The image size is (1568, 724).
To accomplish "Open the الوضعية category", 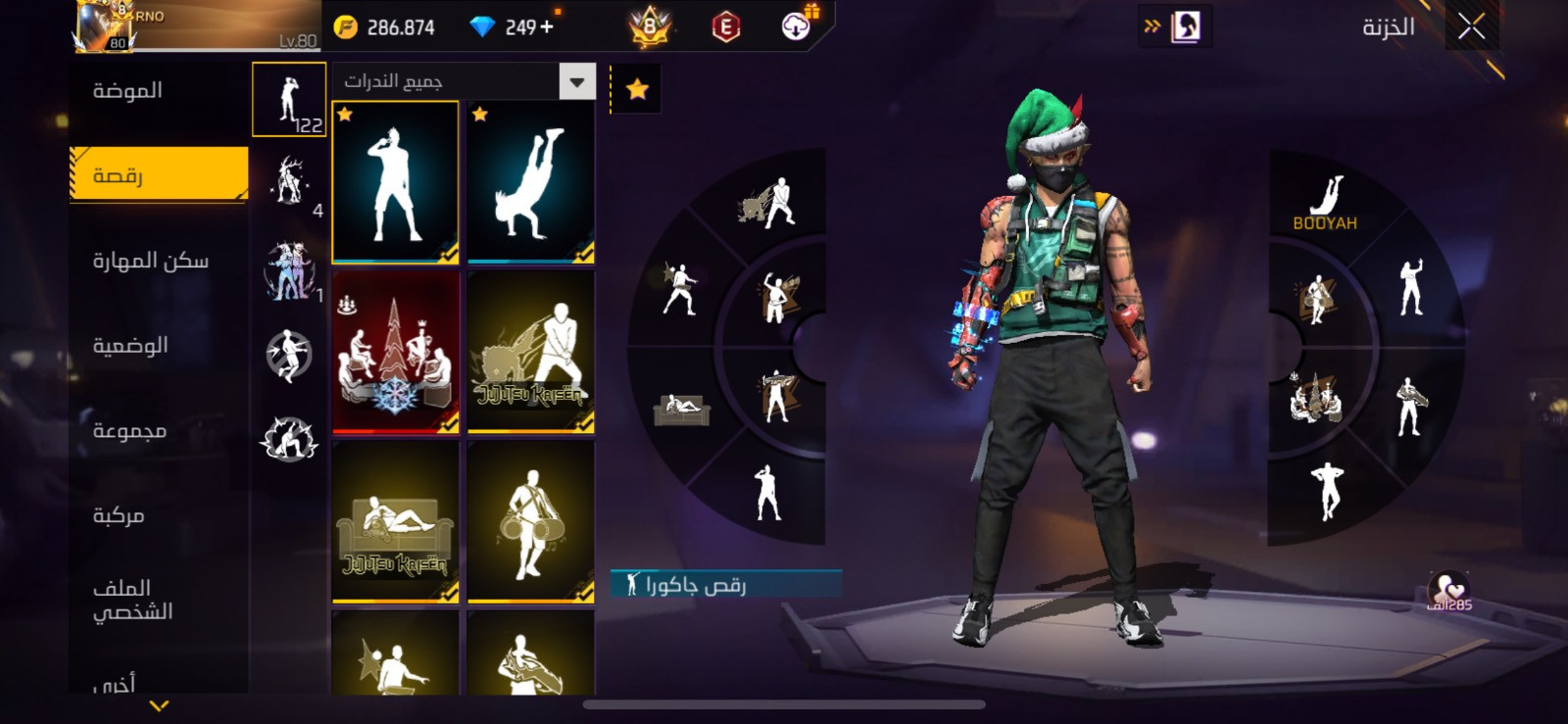I will tap(130, 346).
